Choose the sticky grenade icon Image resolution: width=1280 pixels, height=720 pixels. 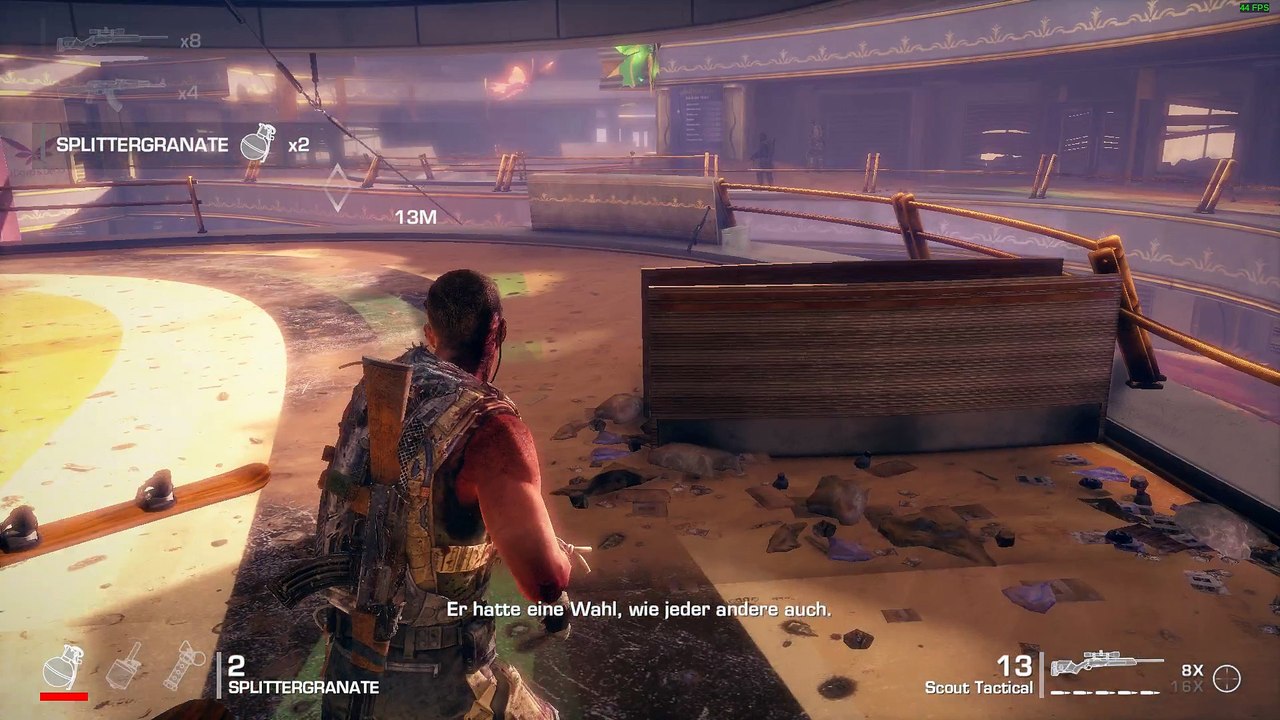click(x=124, y=665)
